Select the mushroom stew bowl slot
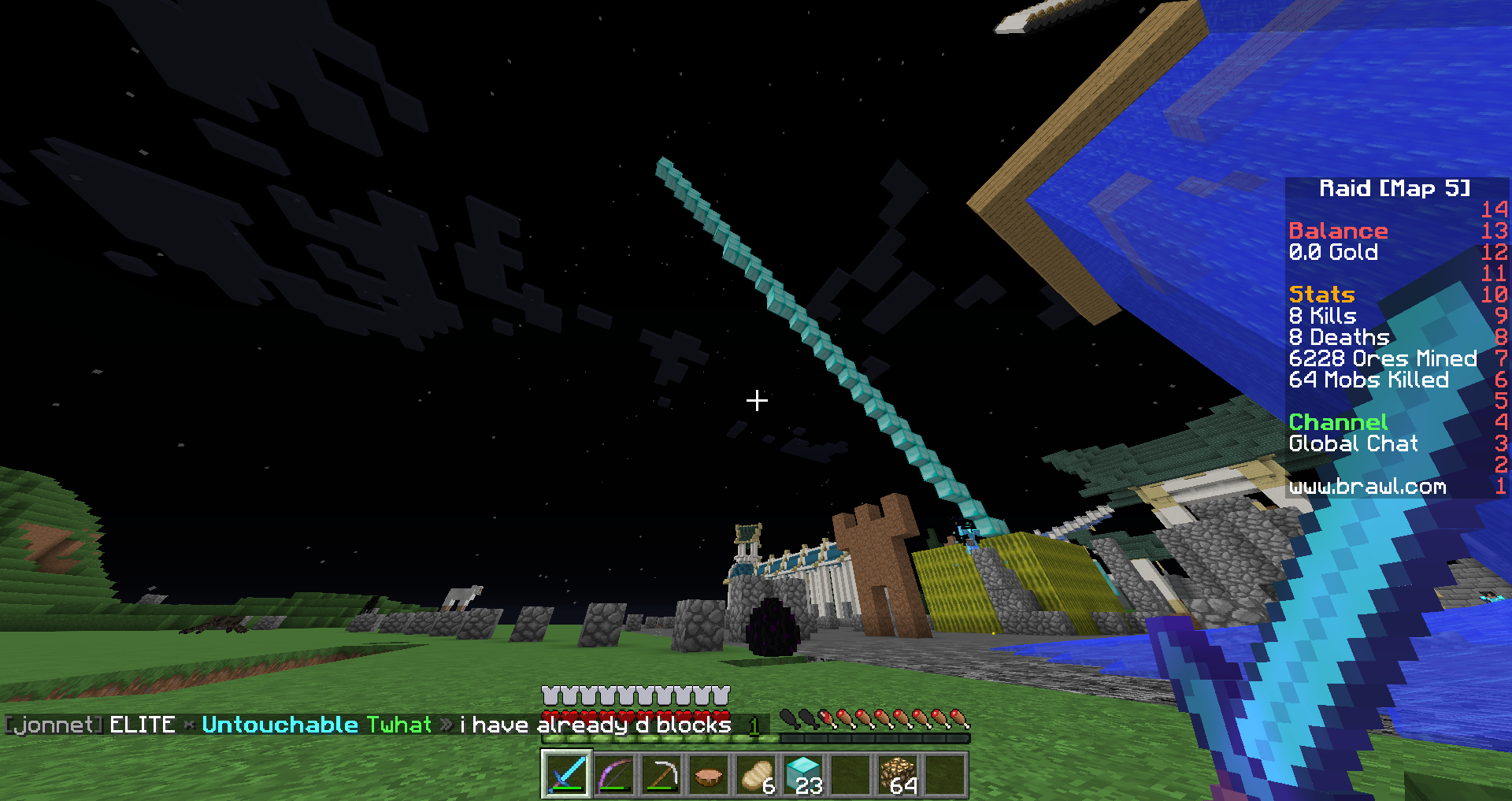 (708, 775)
